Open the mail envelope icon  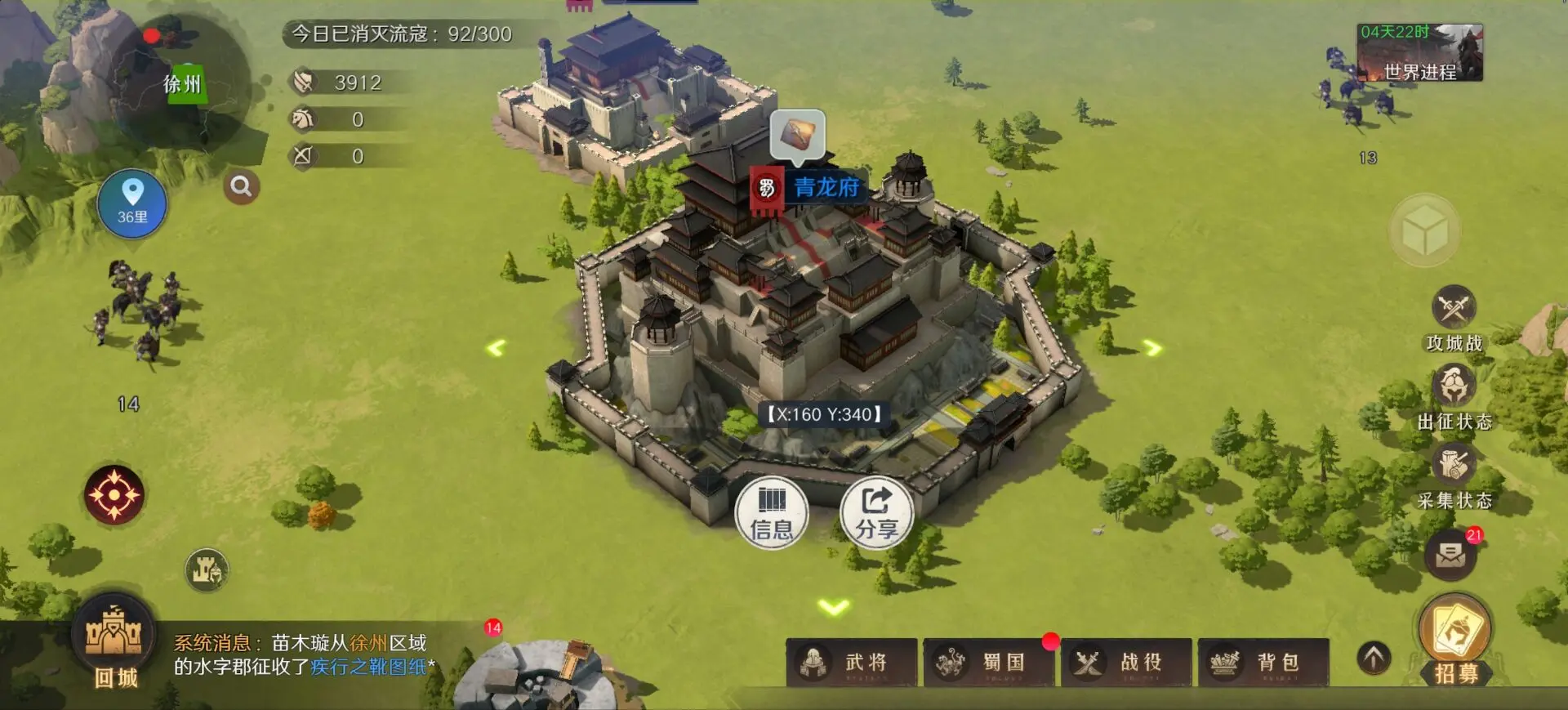(1450, 556)
